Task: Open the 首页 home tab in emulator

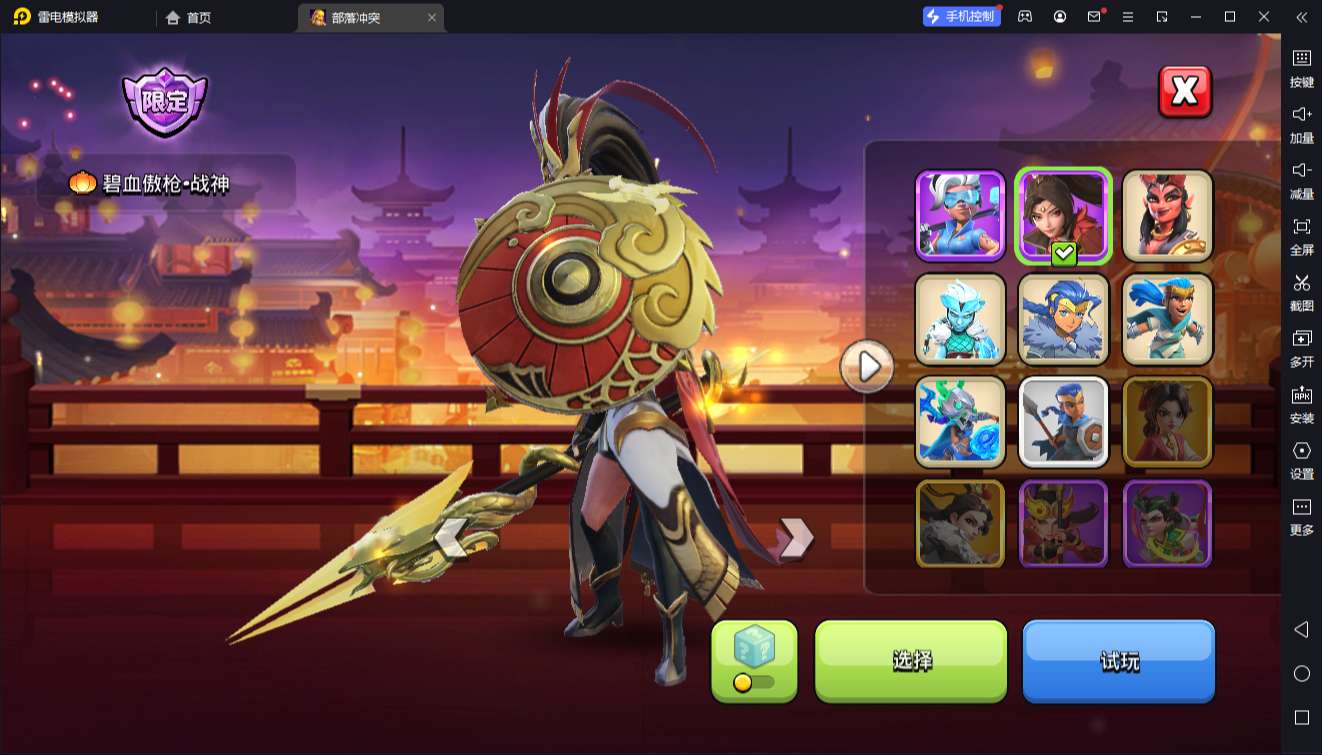Action: [189, 17]
